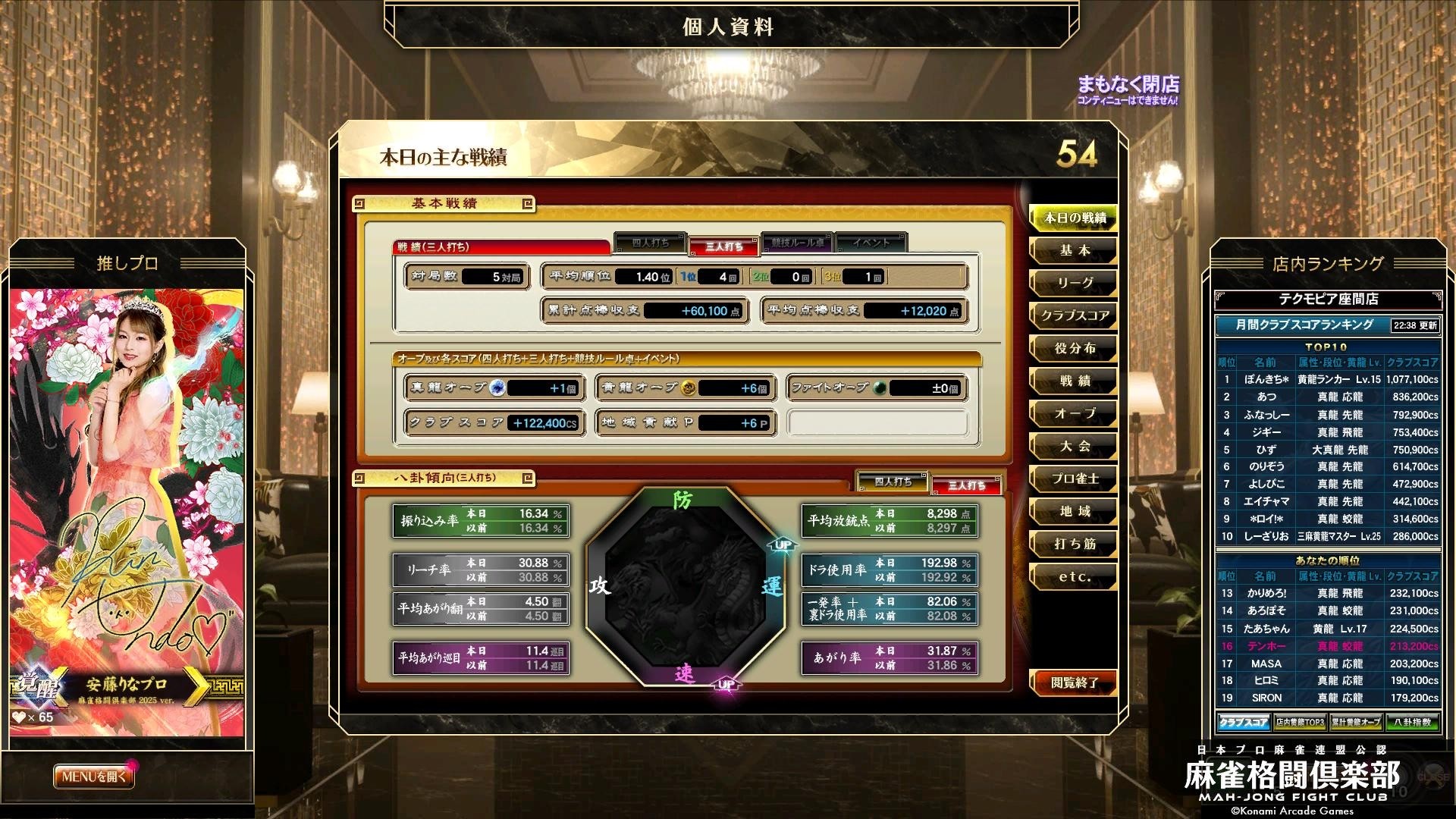Toggle the 店内黄龍TOP3 ranking view
The image size is (1456, 819).
(1300, 722)
